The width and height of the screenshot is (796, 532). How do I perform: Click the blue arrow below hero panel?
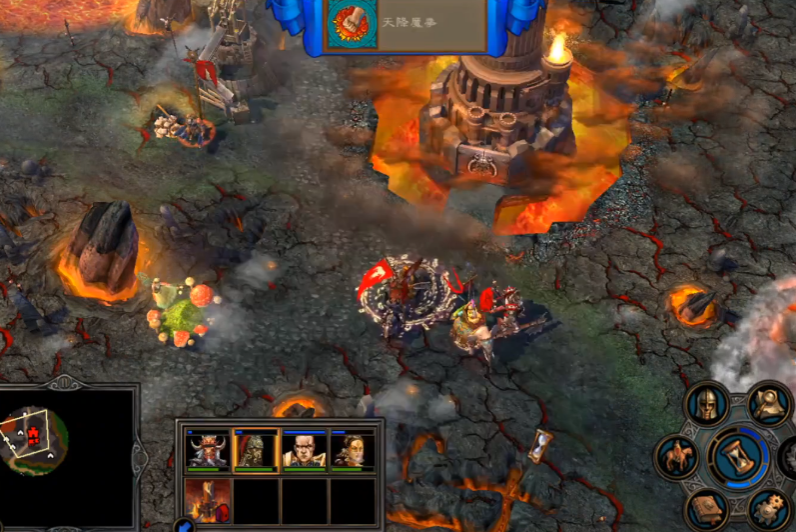[185, 526]
